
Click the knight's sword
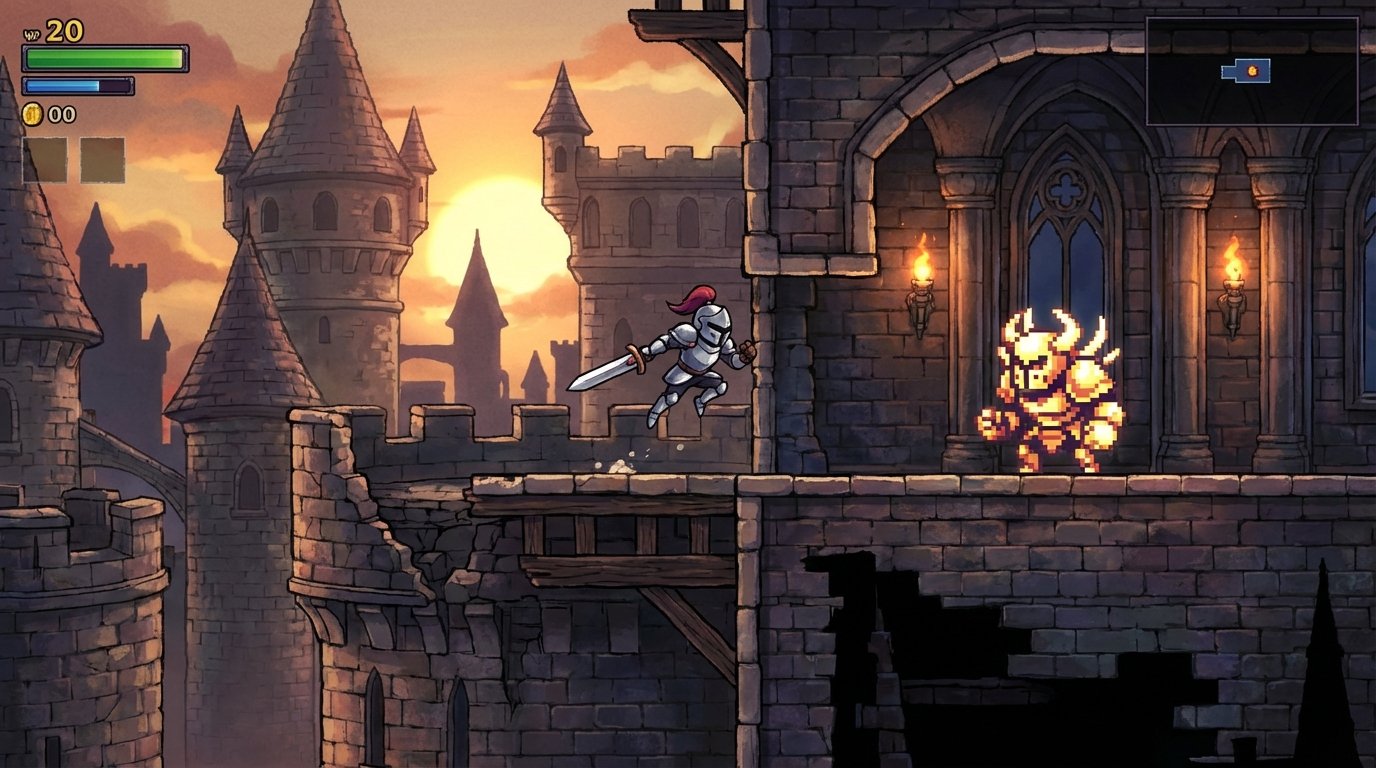tap(605, 372)
